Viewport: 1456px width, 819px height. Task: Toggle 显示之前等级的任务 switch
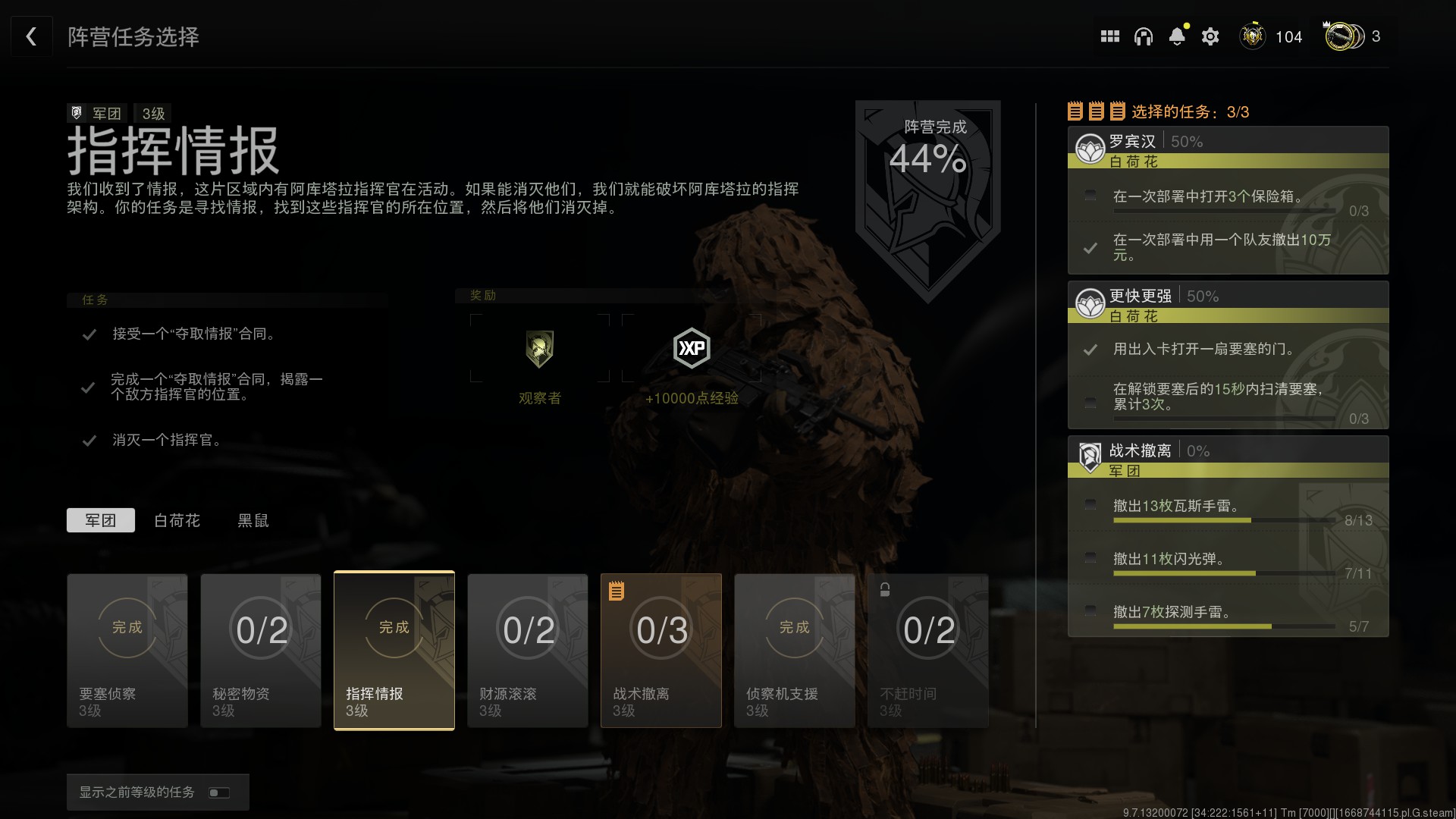pyautogui.click(x=218, y=792)
